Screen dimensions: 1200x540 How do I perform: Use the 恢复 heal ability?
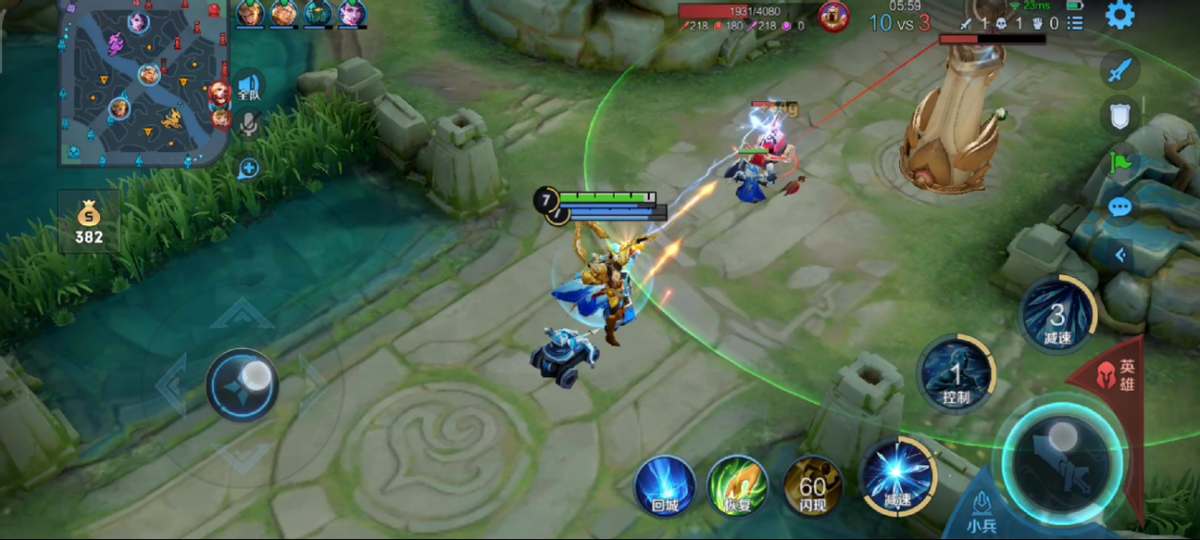point(737,487)
